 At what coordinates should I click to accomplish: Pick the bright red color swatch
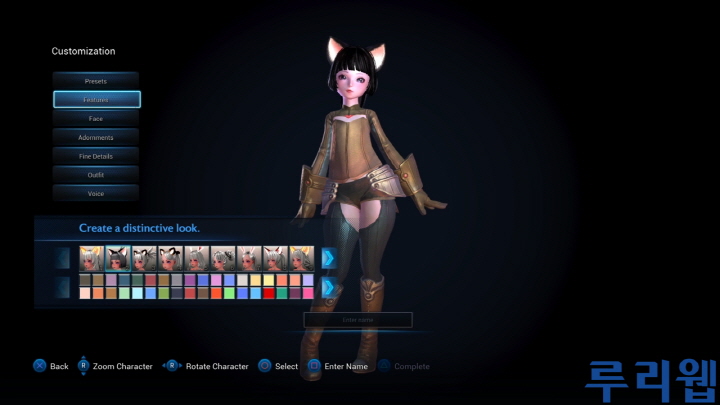269,294
